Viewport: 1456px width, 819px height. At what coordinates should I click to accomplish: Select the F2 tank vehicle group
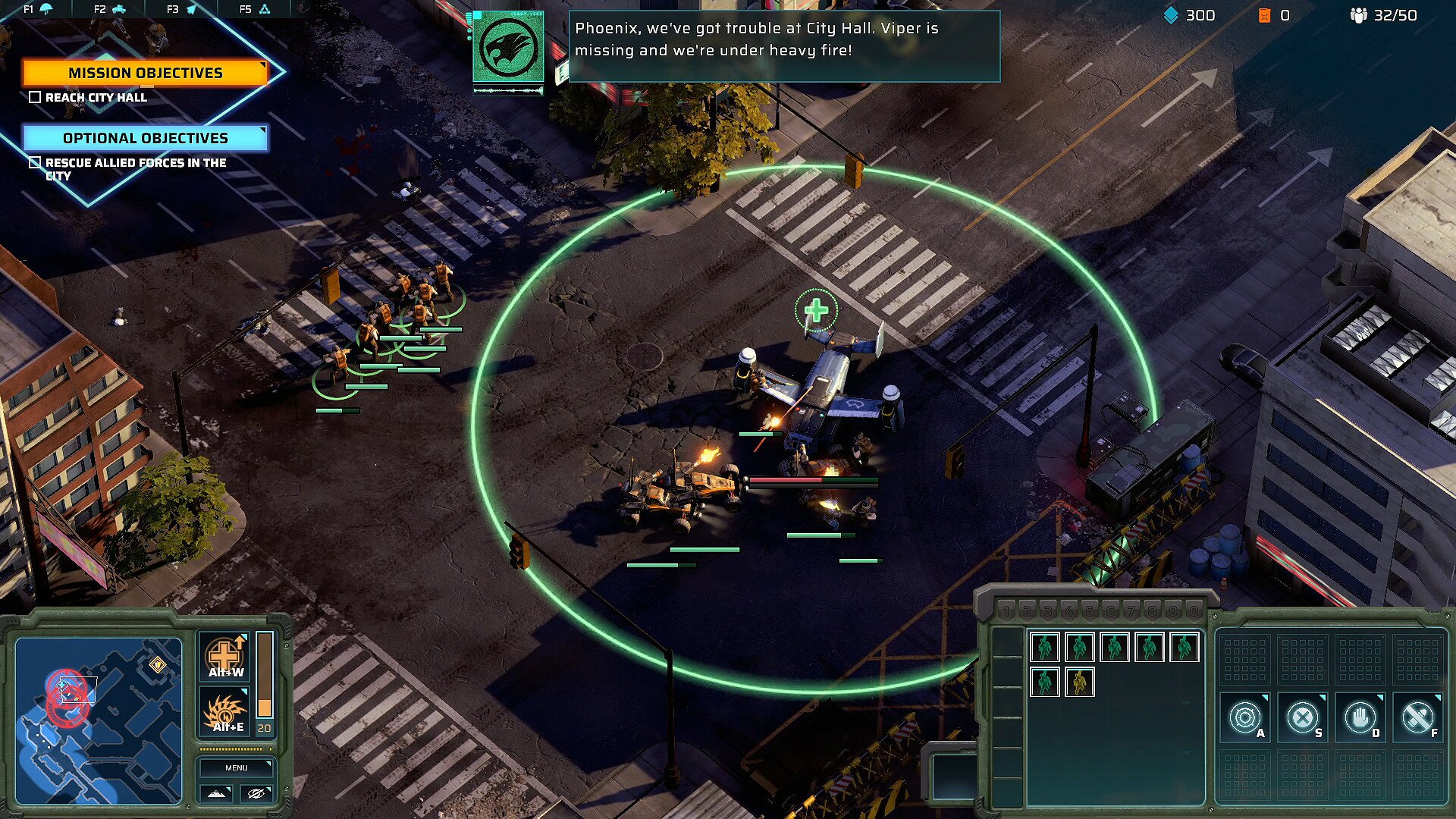(111, 9)
